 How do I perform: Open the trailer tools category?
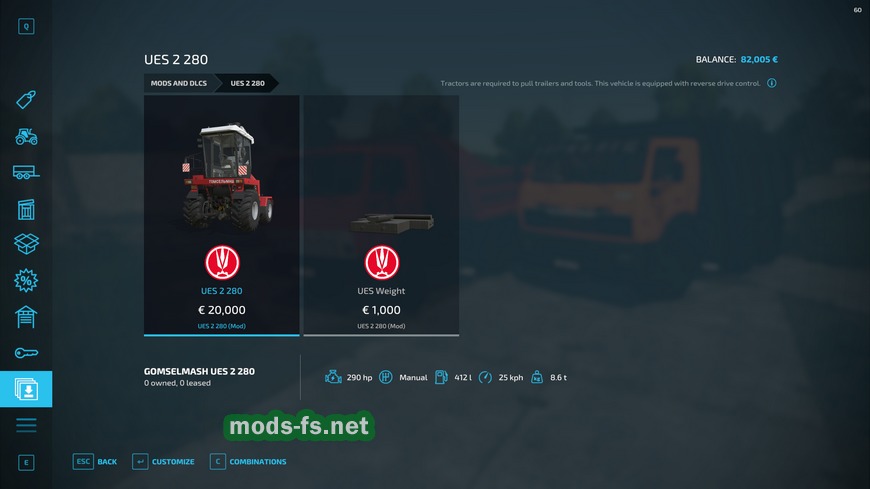point(26,172)
